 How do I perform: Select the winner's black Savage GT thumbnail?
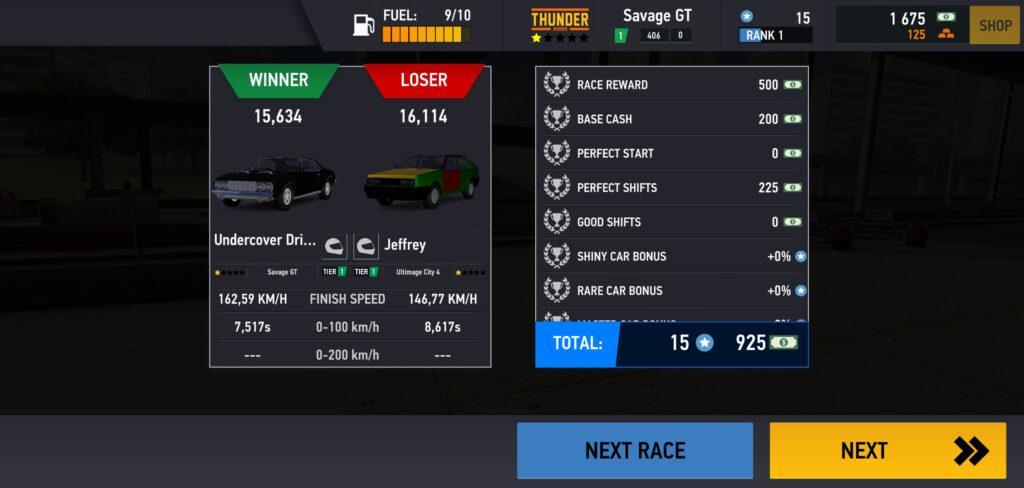pos(274,182)
